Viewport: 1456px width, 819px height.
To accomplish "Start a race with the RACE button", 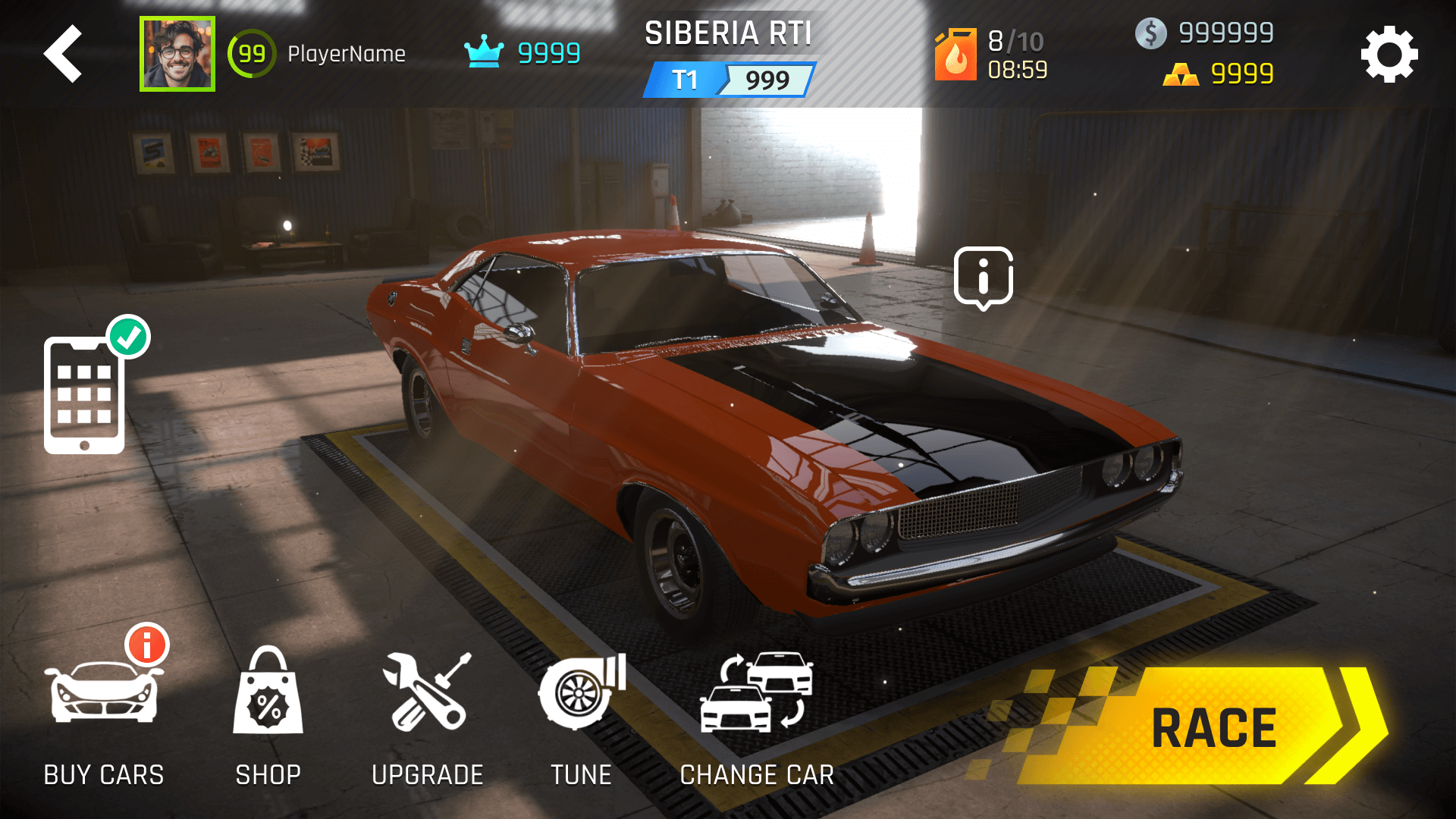I will [x=1206, y=726].
